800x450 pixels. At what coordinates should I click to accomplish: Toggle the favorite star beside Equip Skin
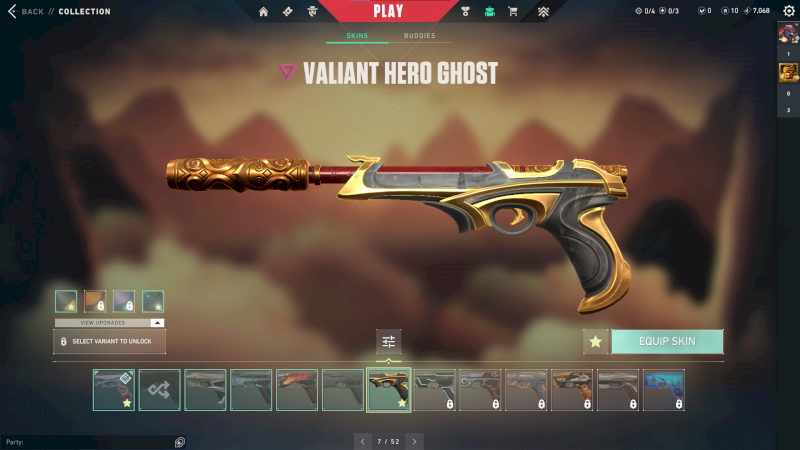[596, 341]
